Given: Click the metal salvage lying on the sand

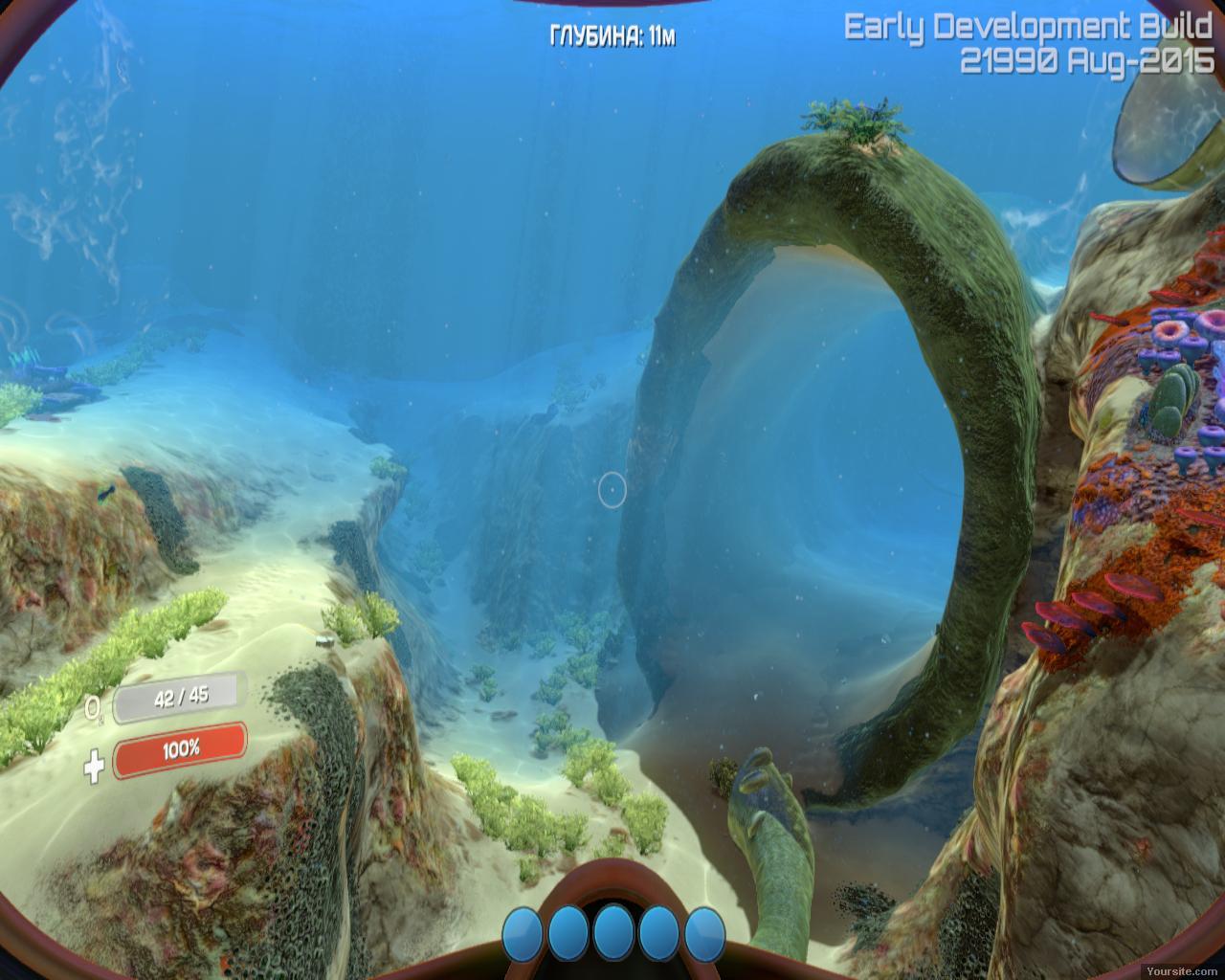Looking at the screenshot, I should [323, 639].
